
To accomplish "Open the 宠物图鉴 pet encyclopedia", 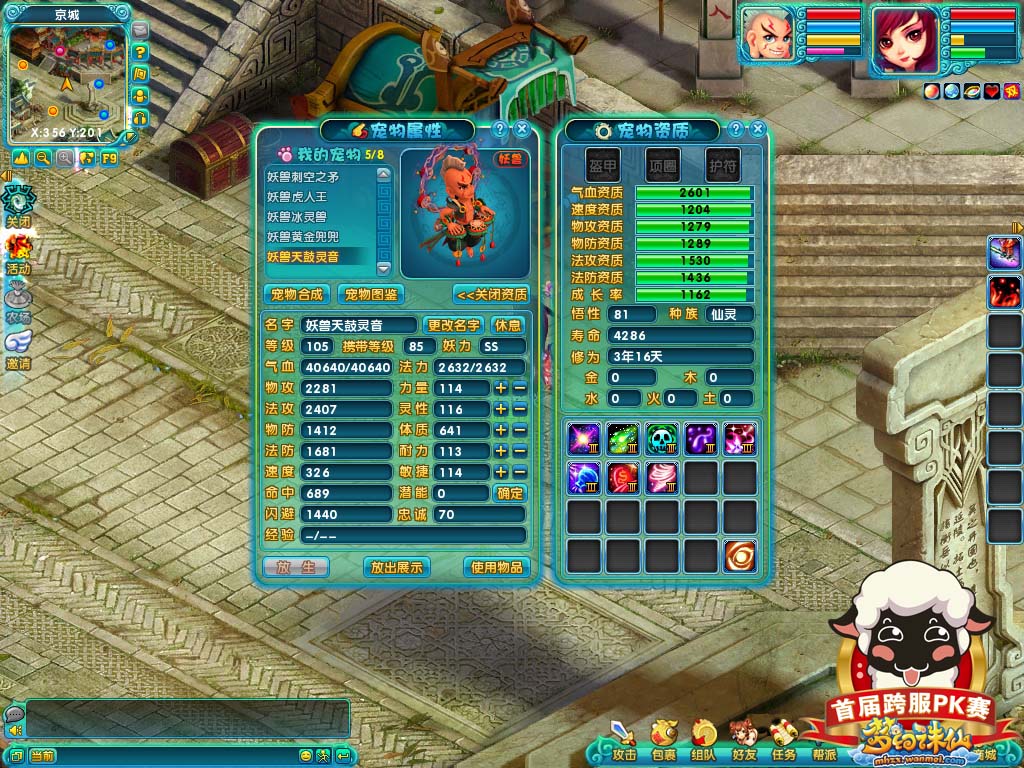I will 370,294.
